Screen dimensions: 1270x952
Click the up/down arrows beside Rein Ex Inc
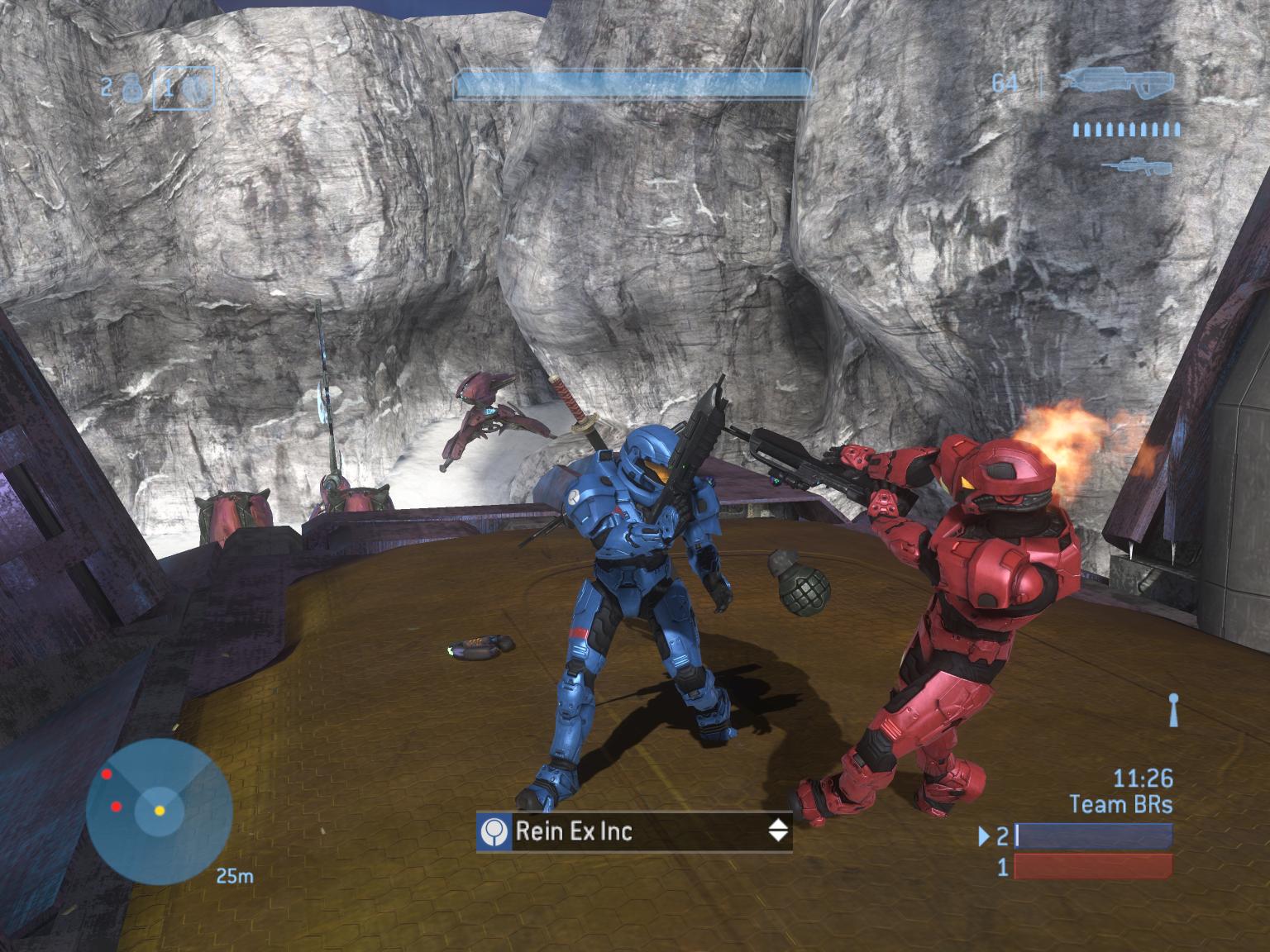778,831
